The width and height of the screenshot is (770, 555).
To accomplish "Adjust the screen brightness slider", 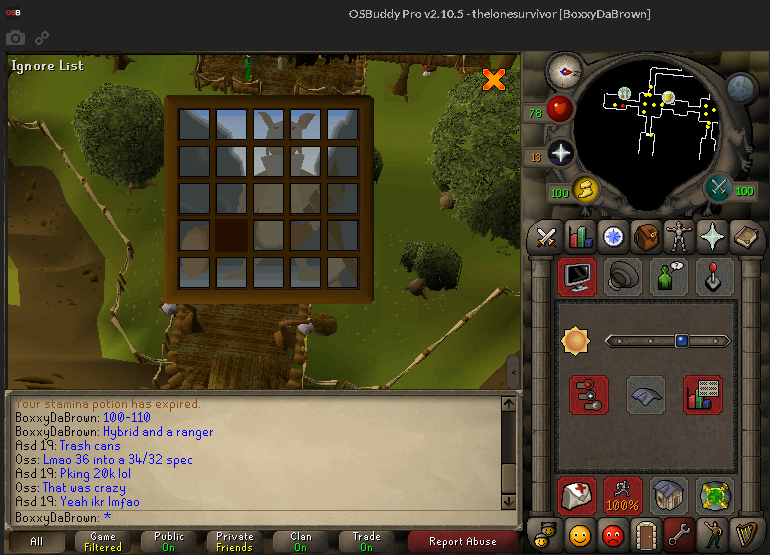I will 681,341.
